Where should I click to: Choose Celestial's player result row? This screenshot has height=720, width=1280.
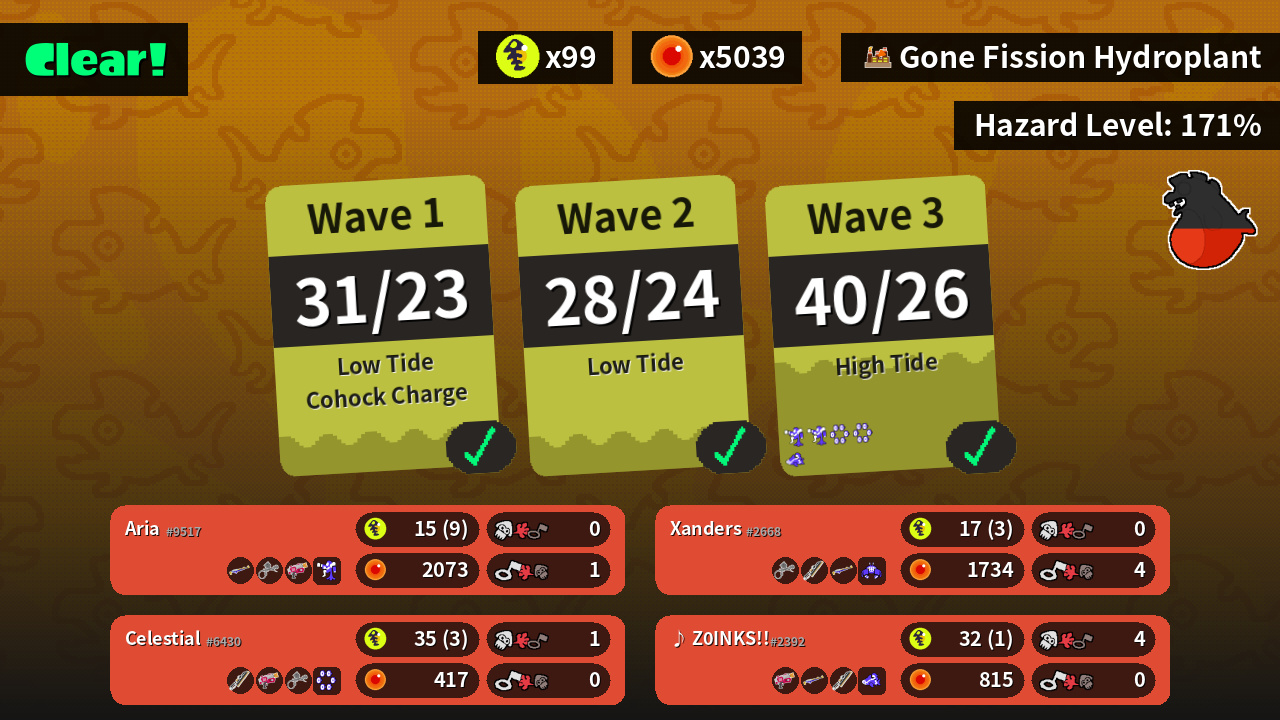click(367, 660)
